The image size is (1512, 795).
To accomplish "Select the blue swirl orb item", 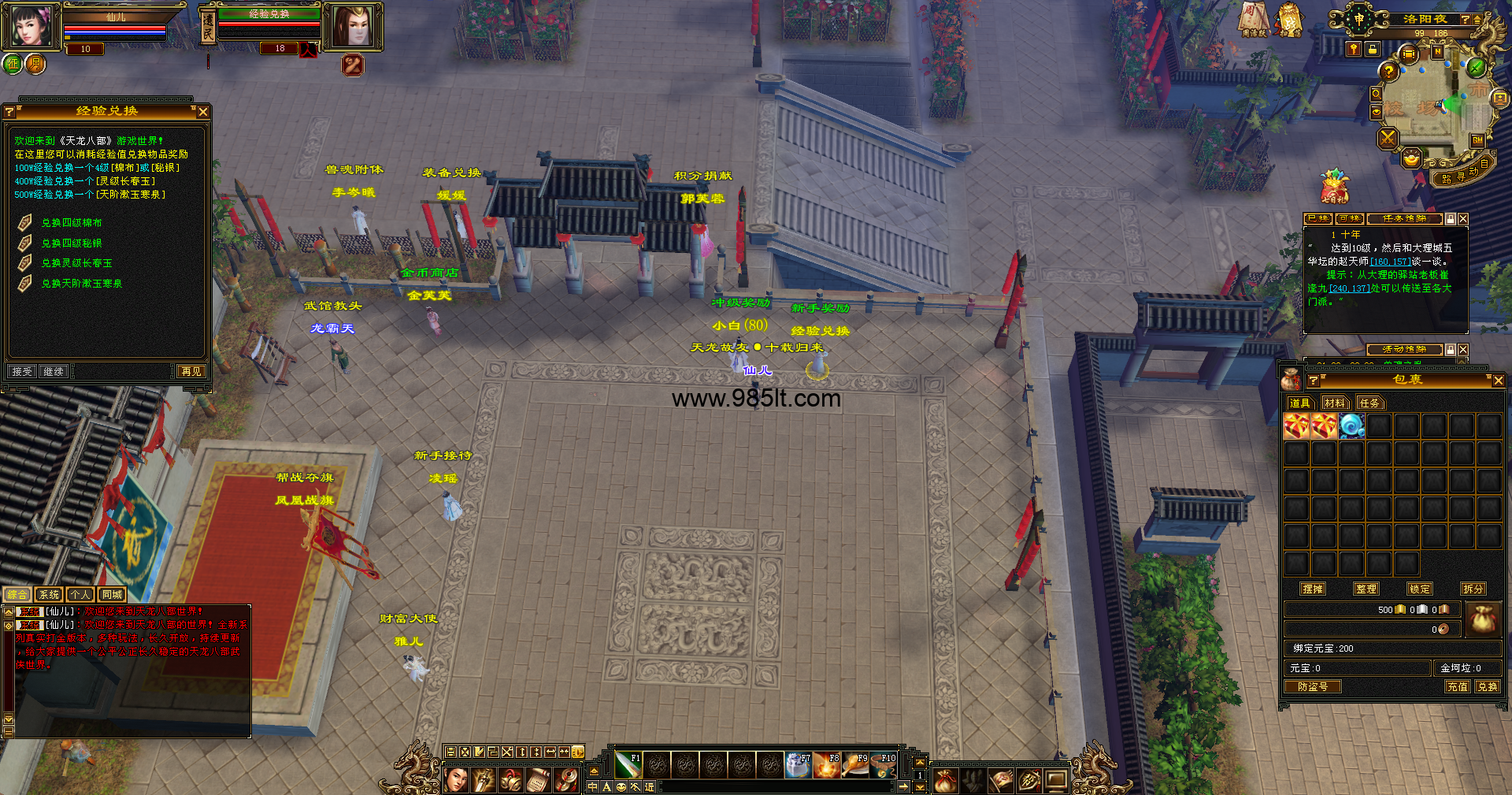I will (1351, 426).
